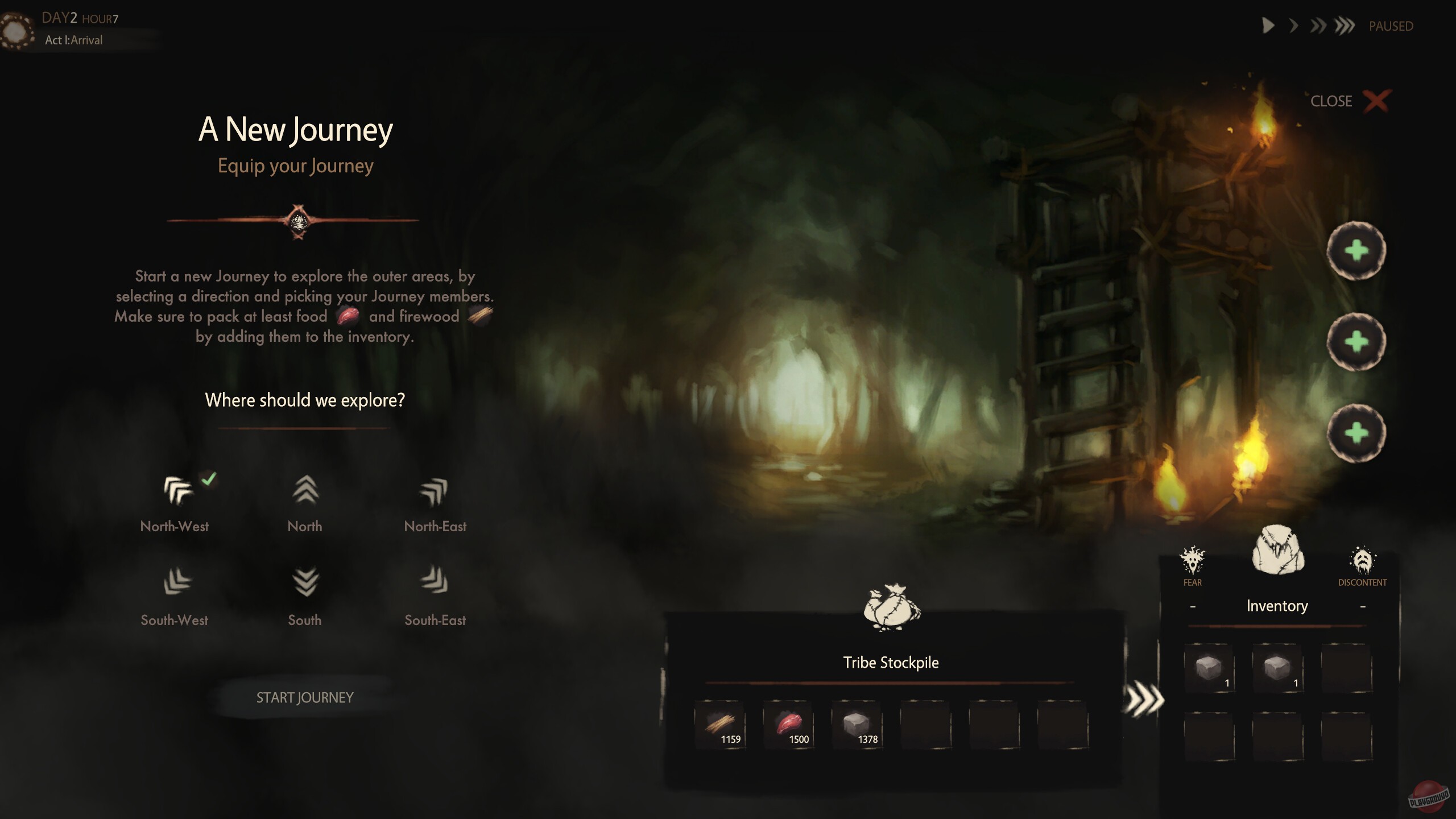Click the normal play speed arrow
Image resolution: width=1456 pixels, height=819 pixels.
coord(1267,25)
